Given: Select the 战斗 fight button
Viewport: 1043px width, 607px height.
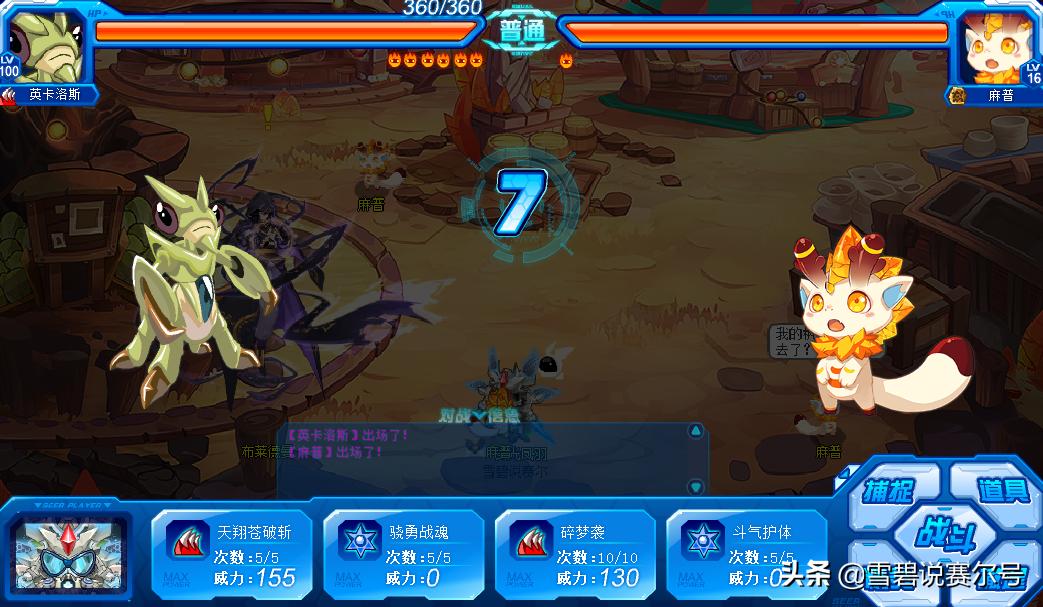Looking at the screenshot, I should pyautogui.click(x=942, y=533).
